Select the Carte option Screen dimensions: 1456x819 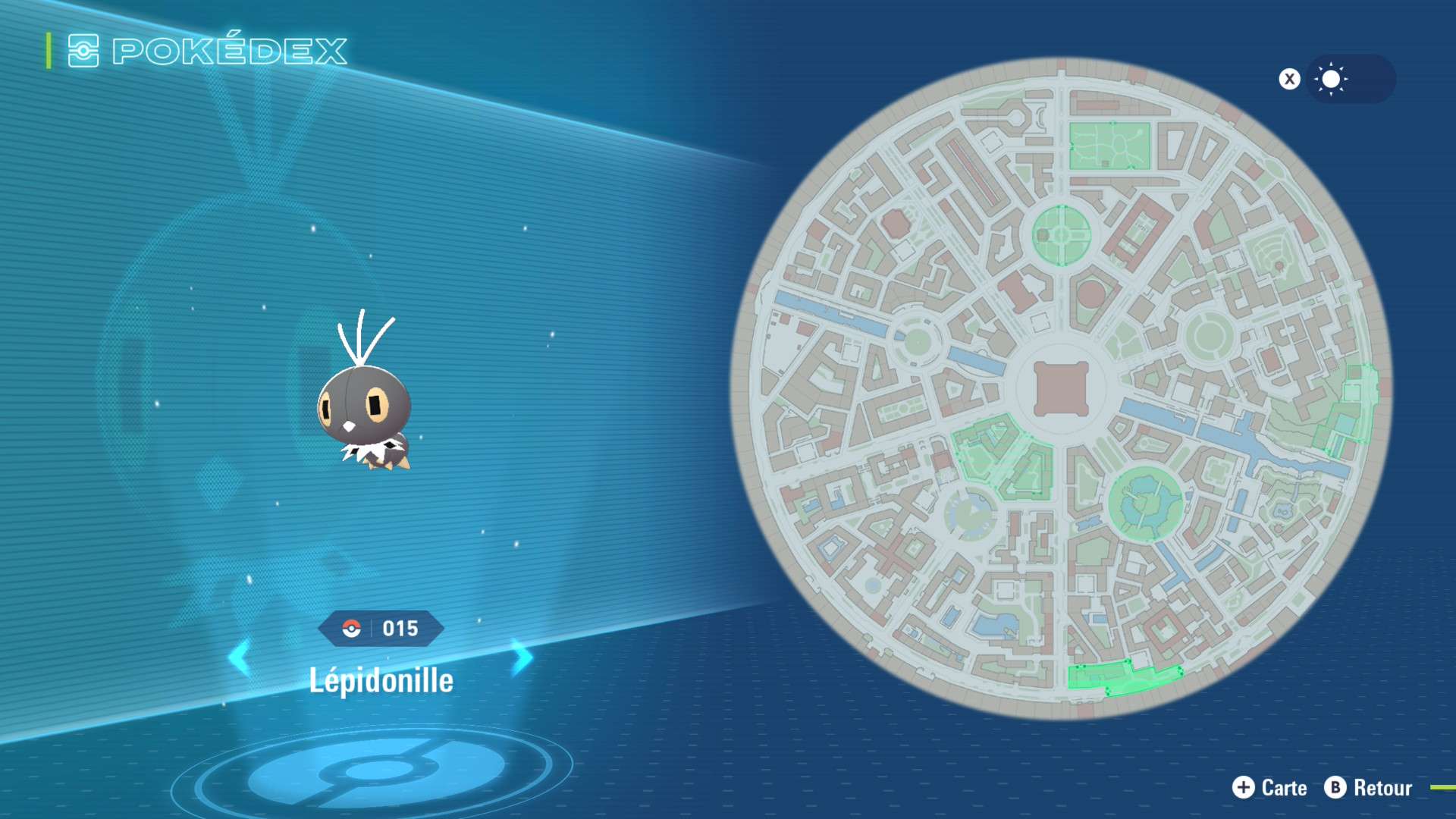tap(1270, 788)
